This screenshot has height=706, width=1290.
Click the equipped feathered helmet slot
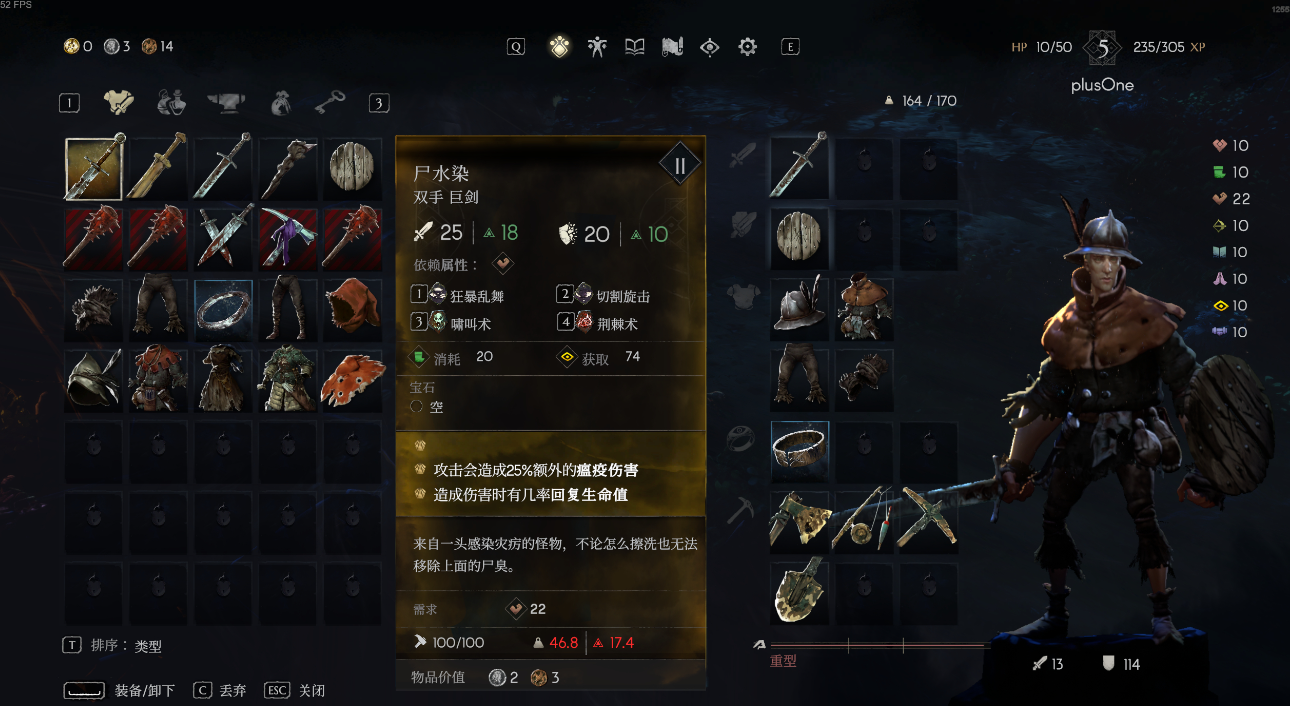[x=799, y=309]
